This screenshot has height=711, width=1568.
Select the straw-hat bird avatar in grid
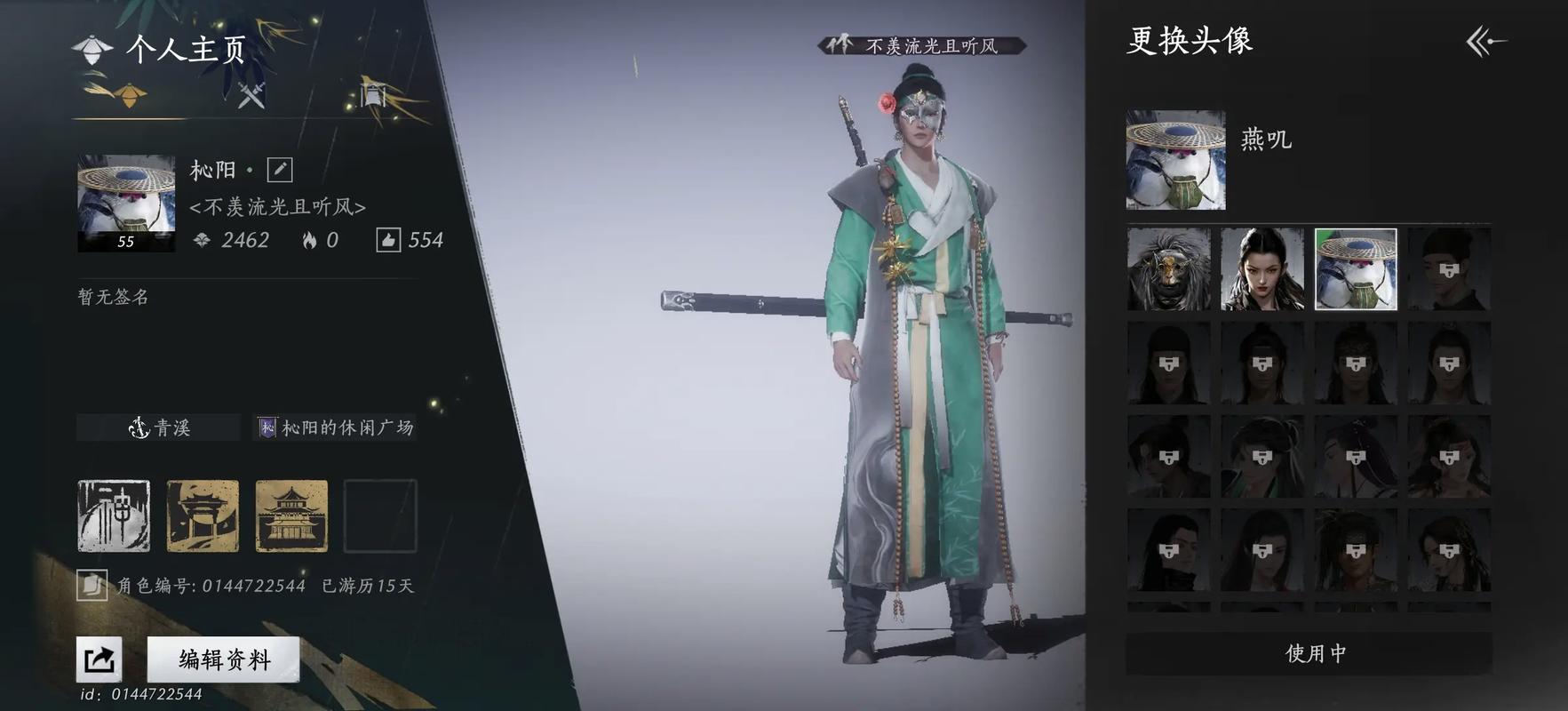tap(1355, 270)
